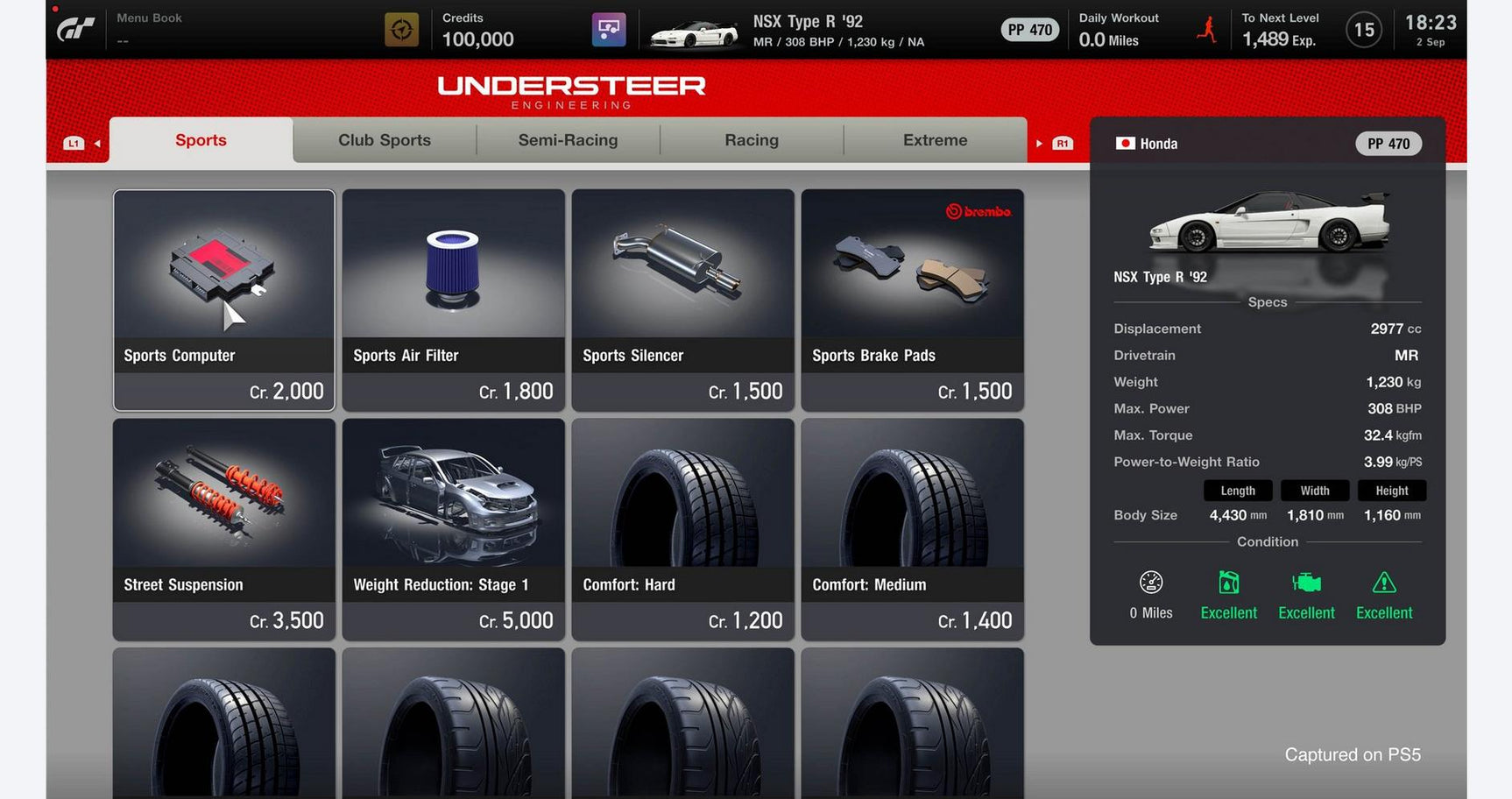Screen dimensions: 1512x799
Task: Click the Width body size button
Action: click(1314, 491)
